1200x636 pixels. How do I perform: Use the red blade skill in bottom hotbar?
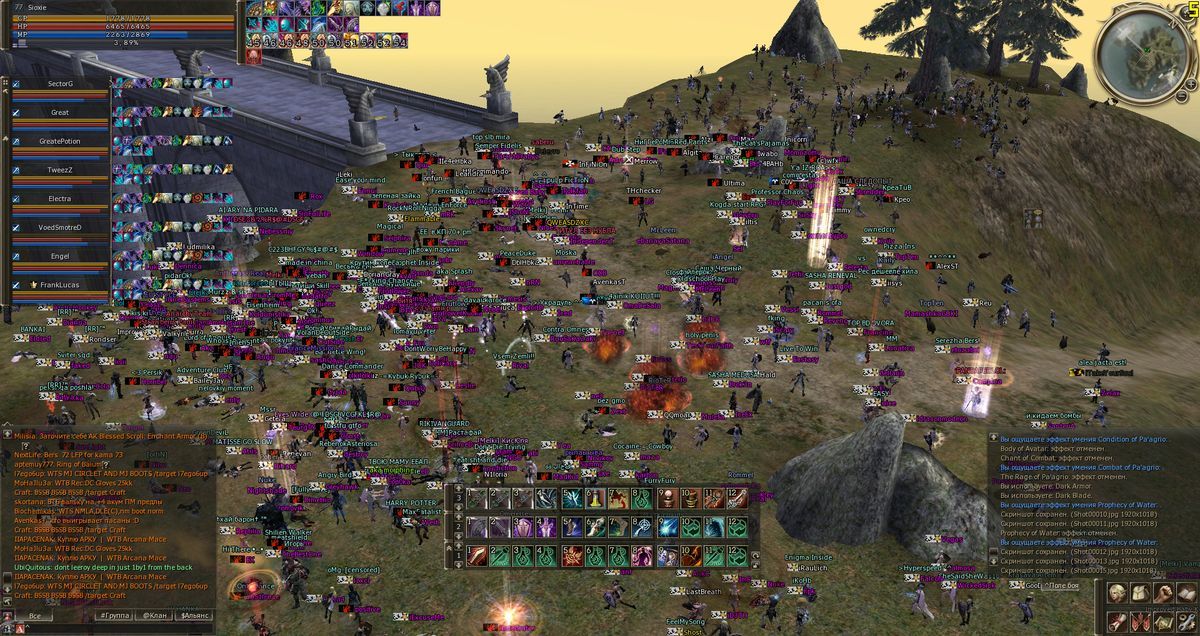pos(477,554)
